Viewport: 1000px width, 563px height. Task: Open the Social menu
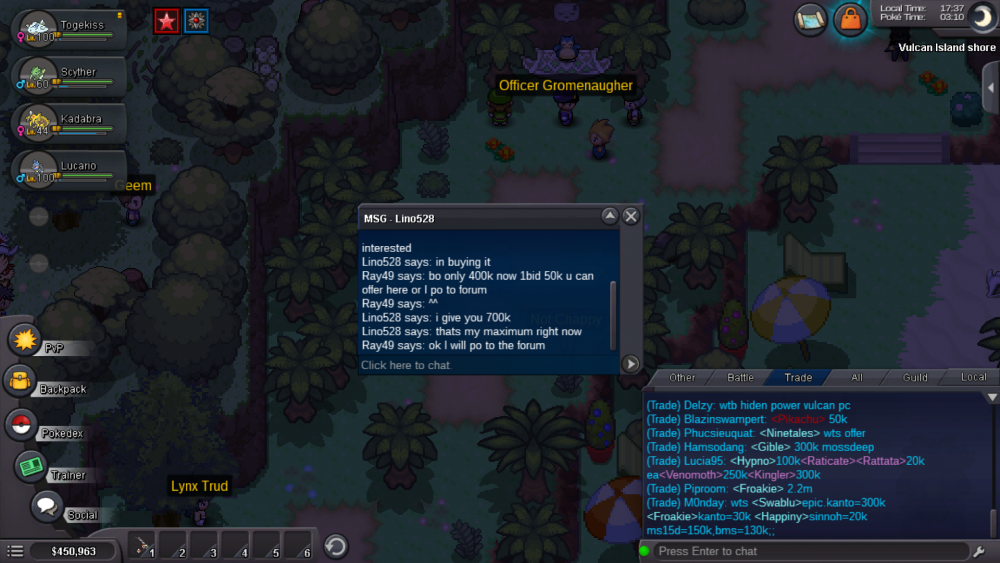click(x=47, y=506)
